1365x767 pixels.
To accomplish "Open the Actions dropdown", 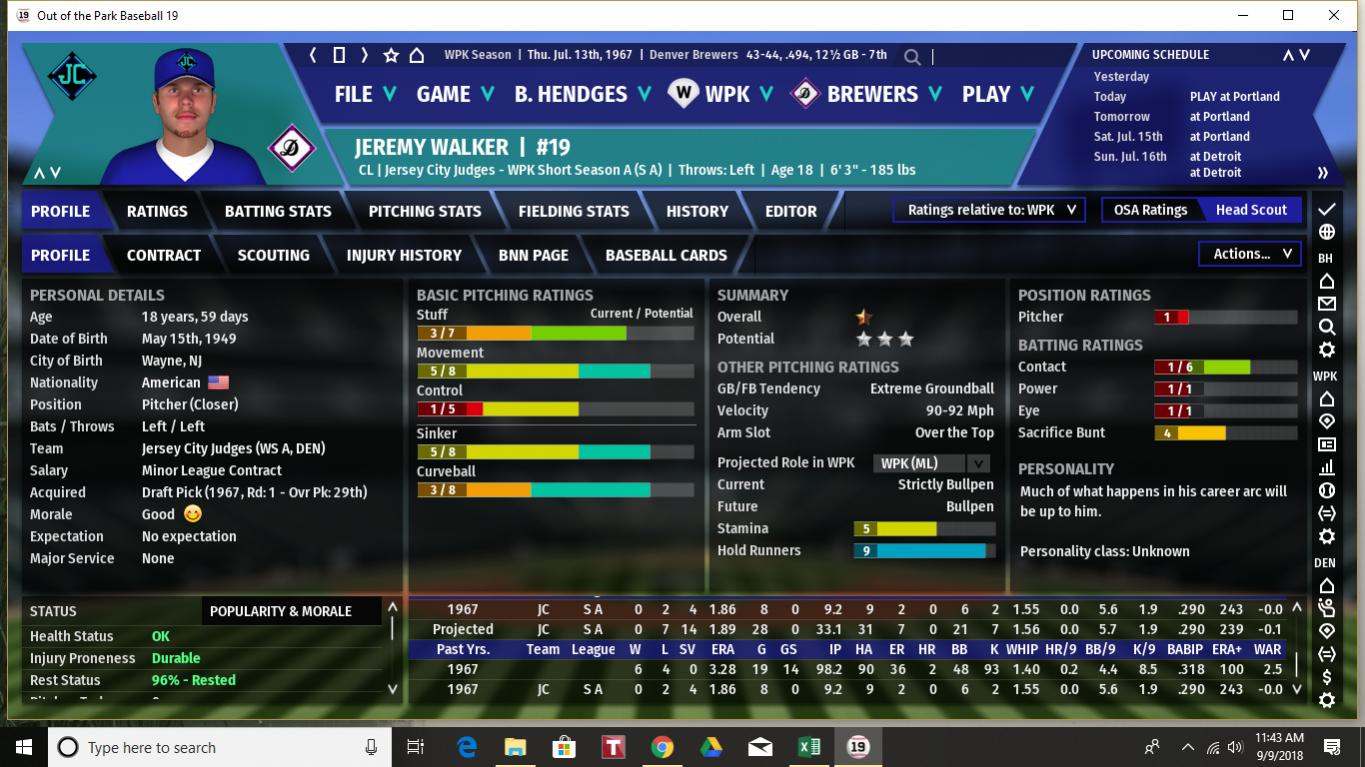I will click(1250, 254).
